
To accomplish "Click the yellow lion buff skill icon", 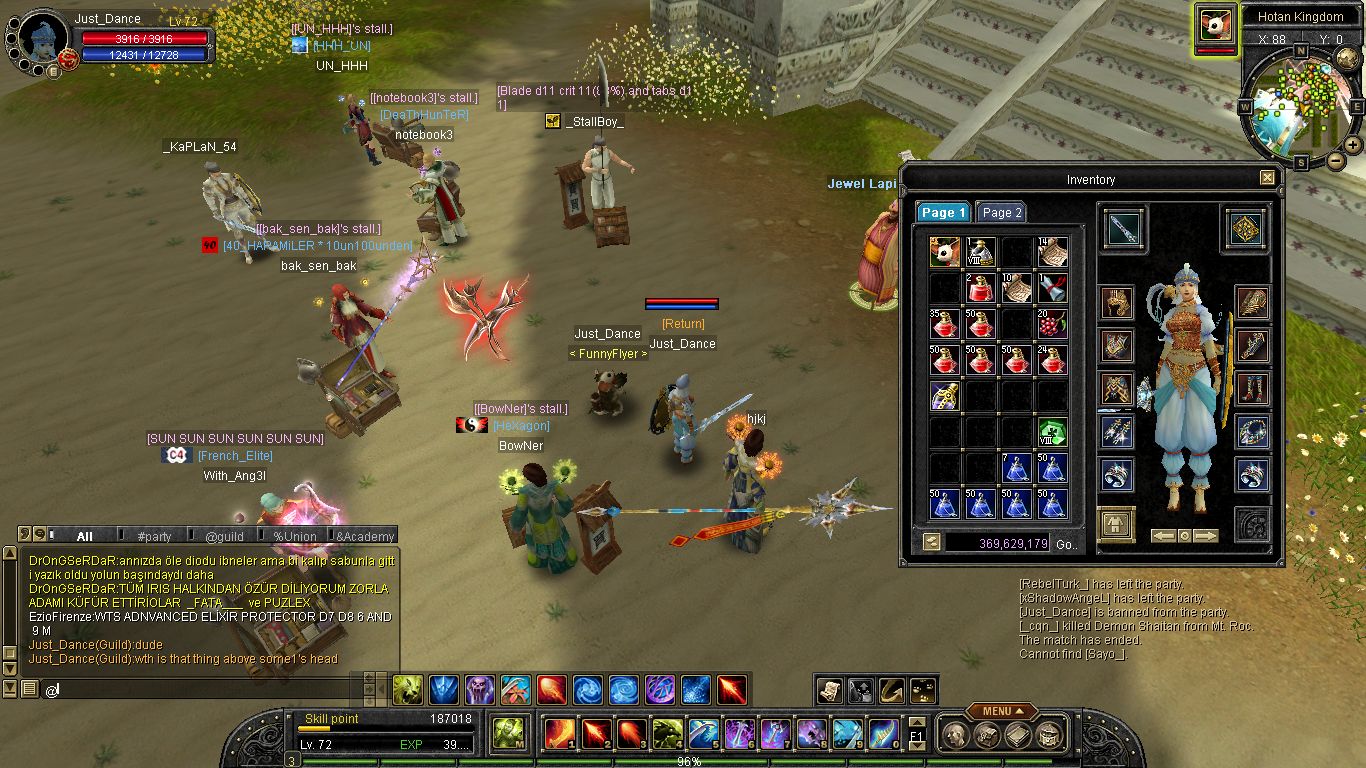I will 407,689.
